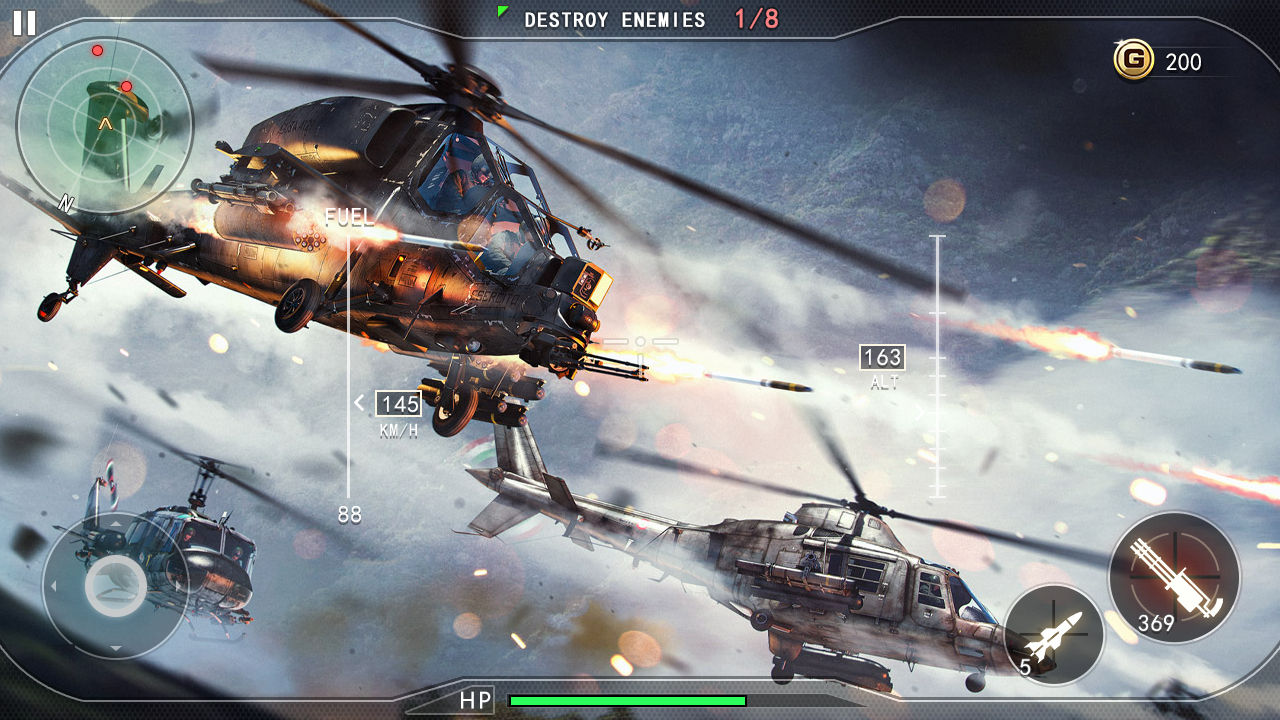Tap the left chevron beside the speed indicator

(x=357, y=404)
